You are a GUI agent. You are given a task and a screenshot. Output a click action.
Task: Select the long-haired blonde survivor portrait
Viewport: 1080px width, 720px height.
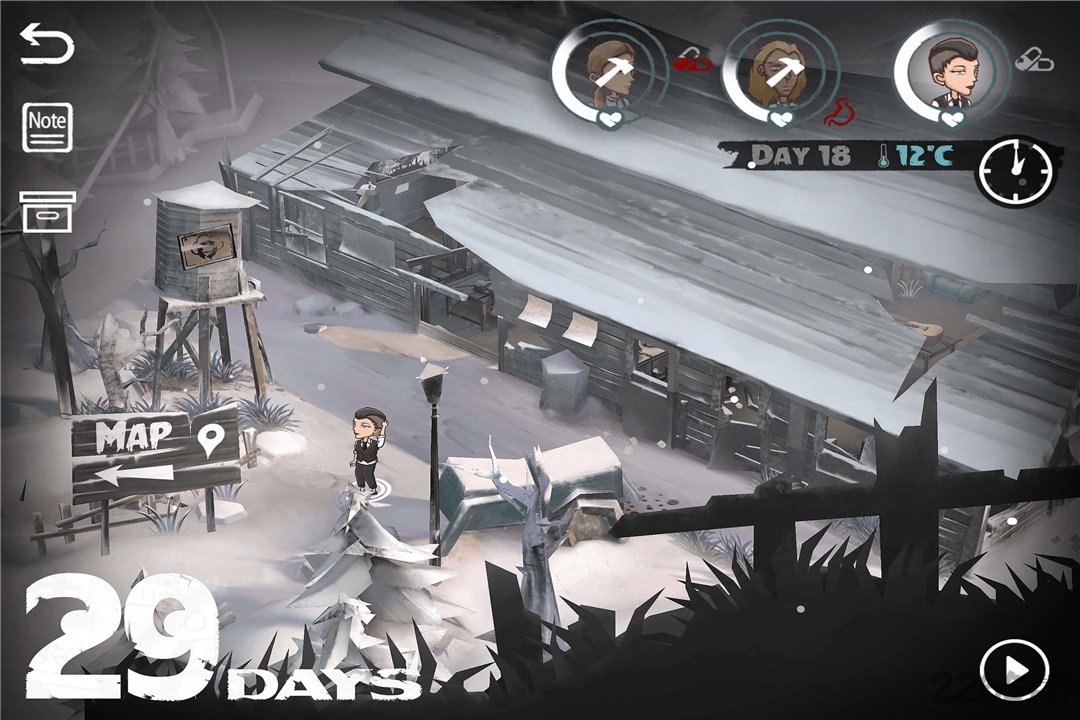click(x=781, y=72)
